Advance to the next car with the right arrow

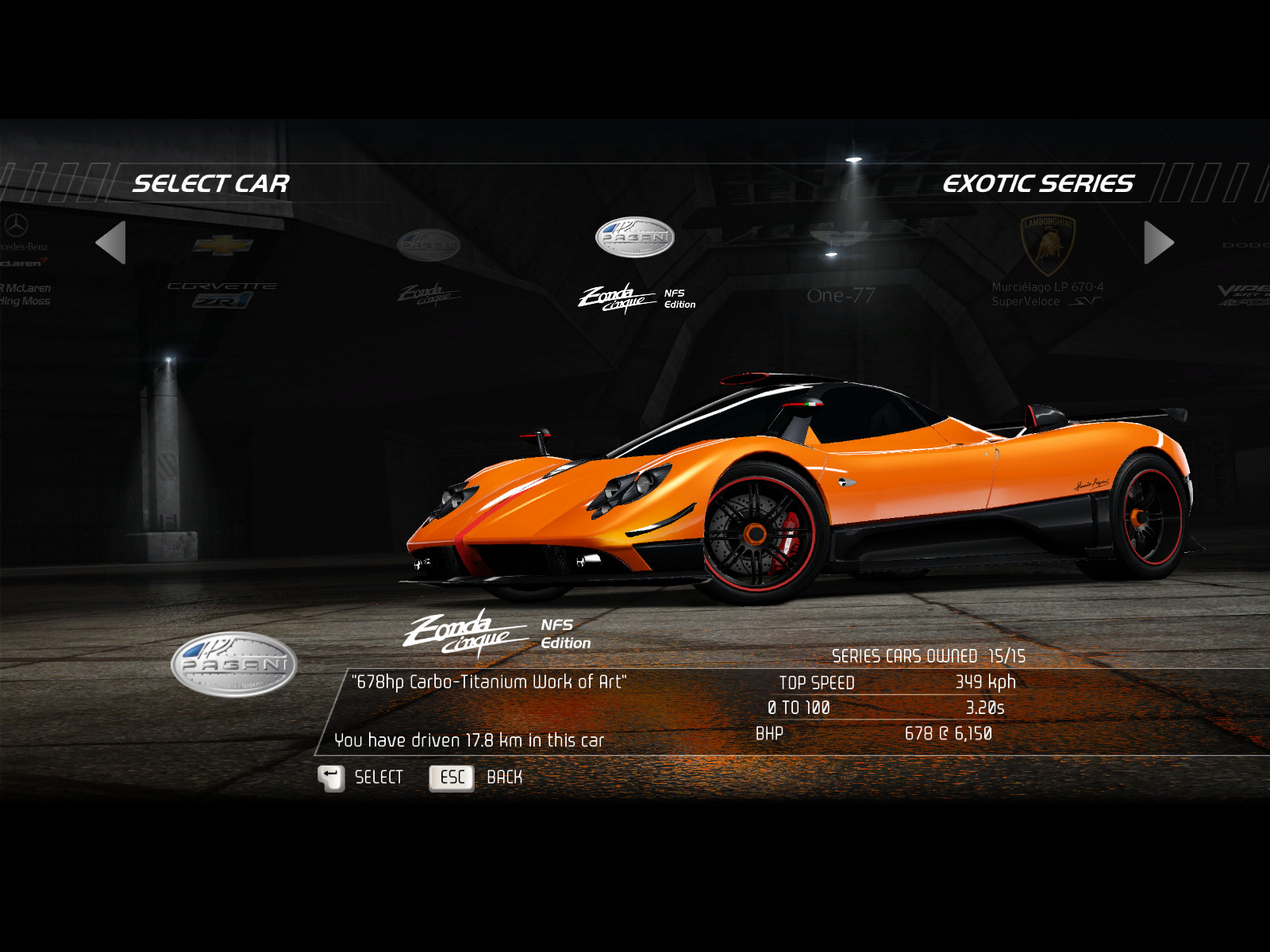1158,242
